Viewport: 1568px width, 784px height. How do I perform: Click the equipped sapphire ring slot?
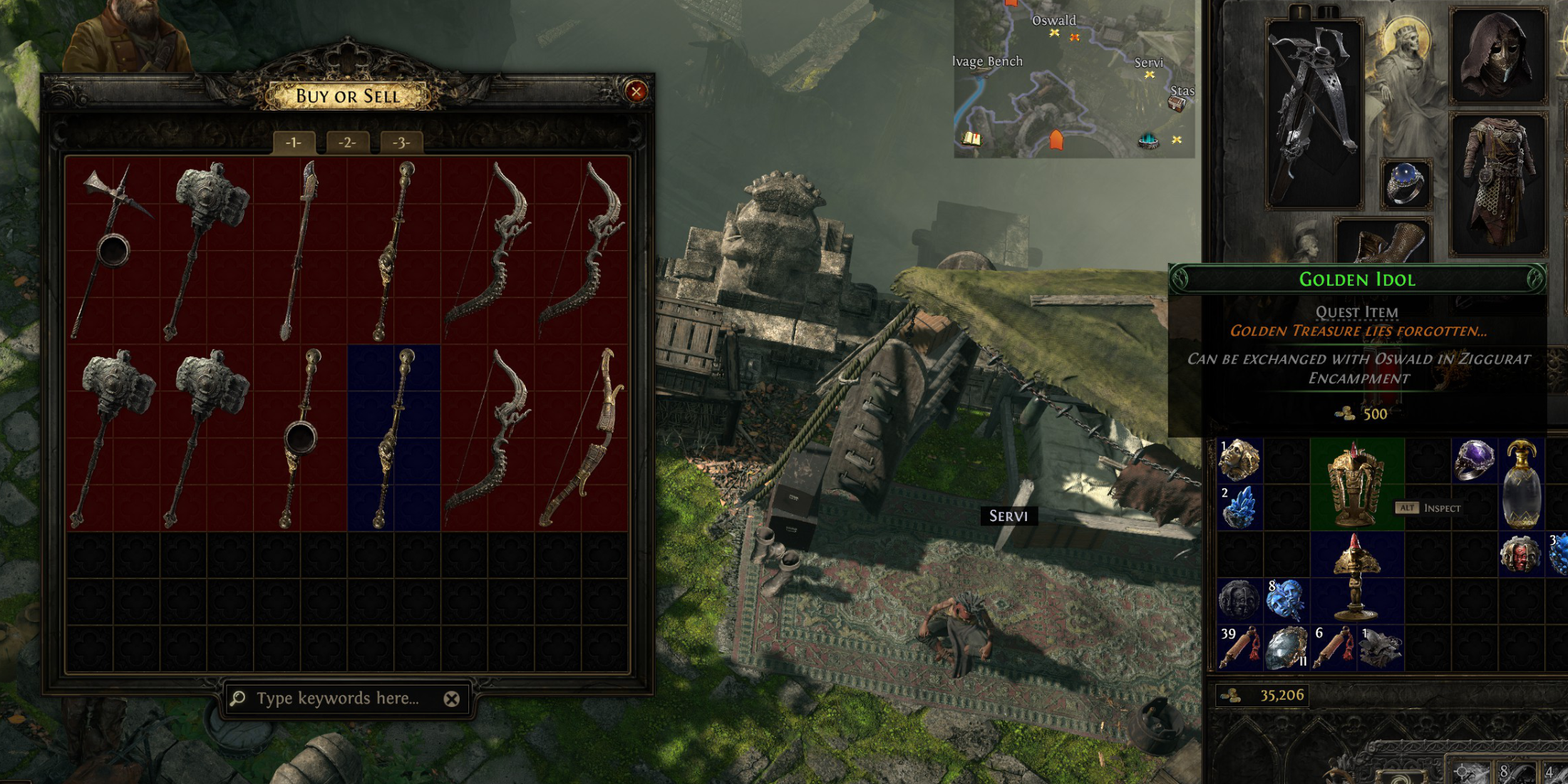tap(1405, 184)
